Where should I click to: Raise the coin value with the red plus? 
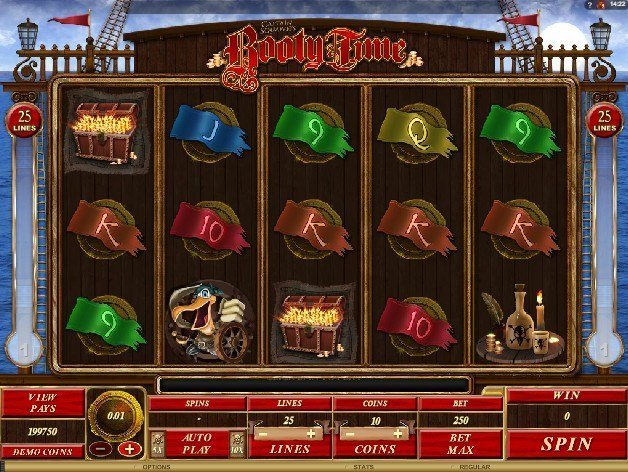coord(131,448)
